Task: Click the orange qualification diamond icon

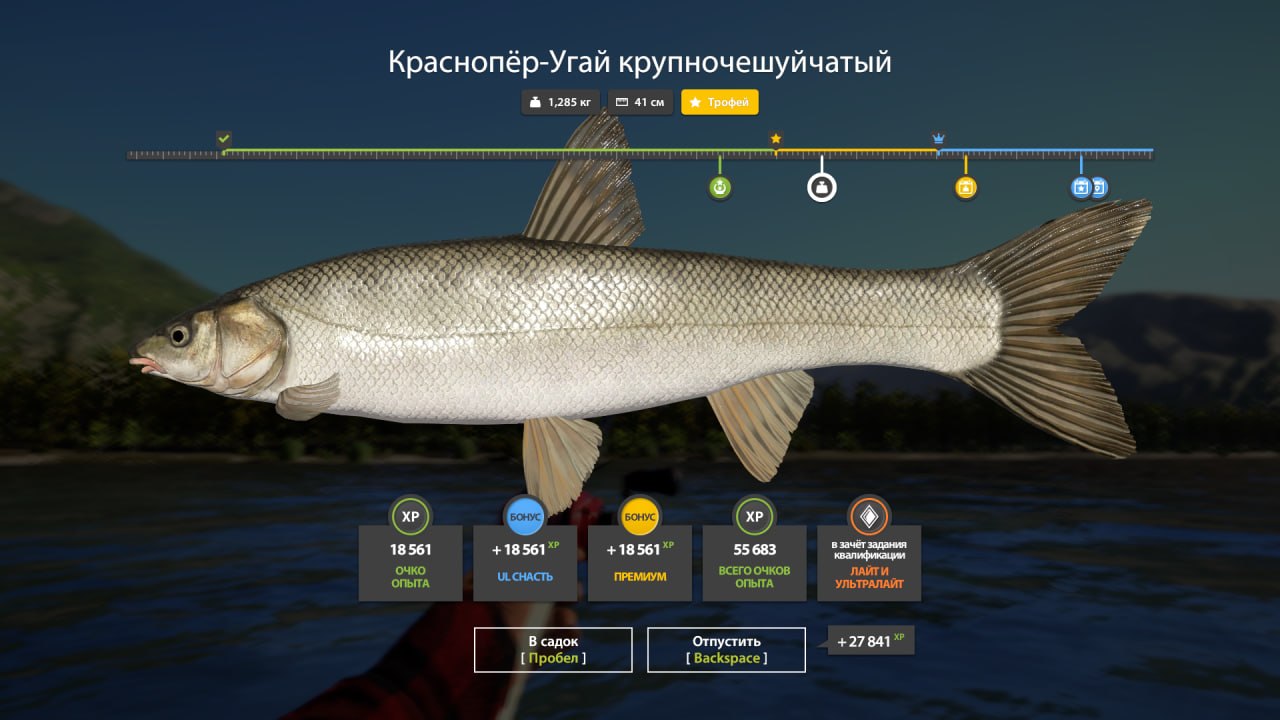Action: [x=868, y=516]
